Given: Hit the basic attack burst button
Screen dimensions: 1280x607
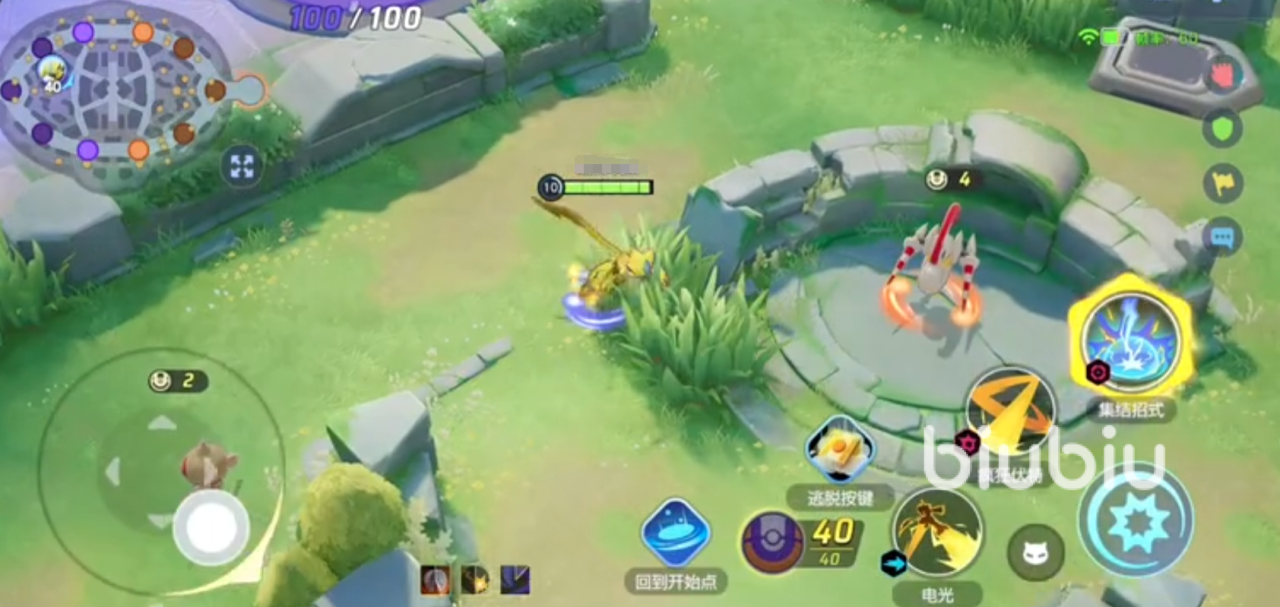Looking at the screenshot, I should coord(1136,520).
